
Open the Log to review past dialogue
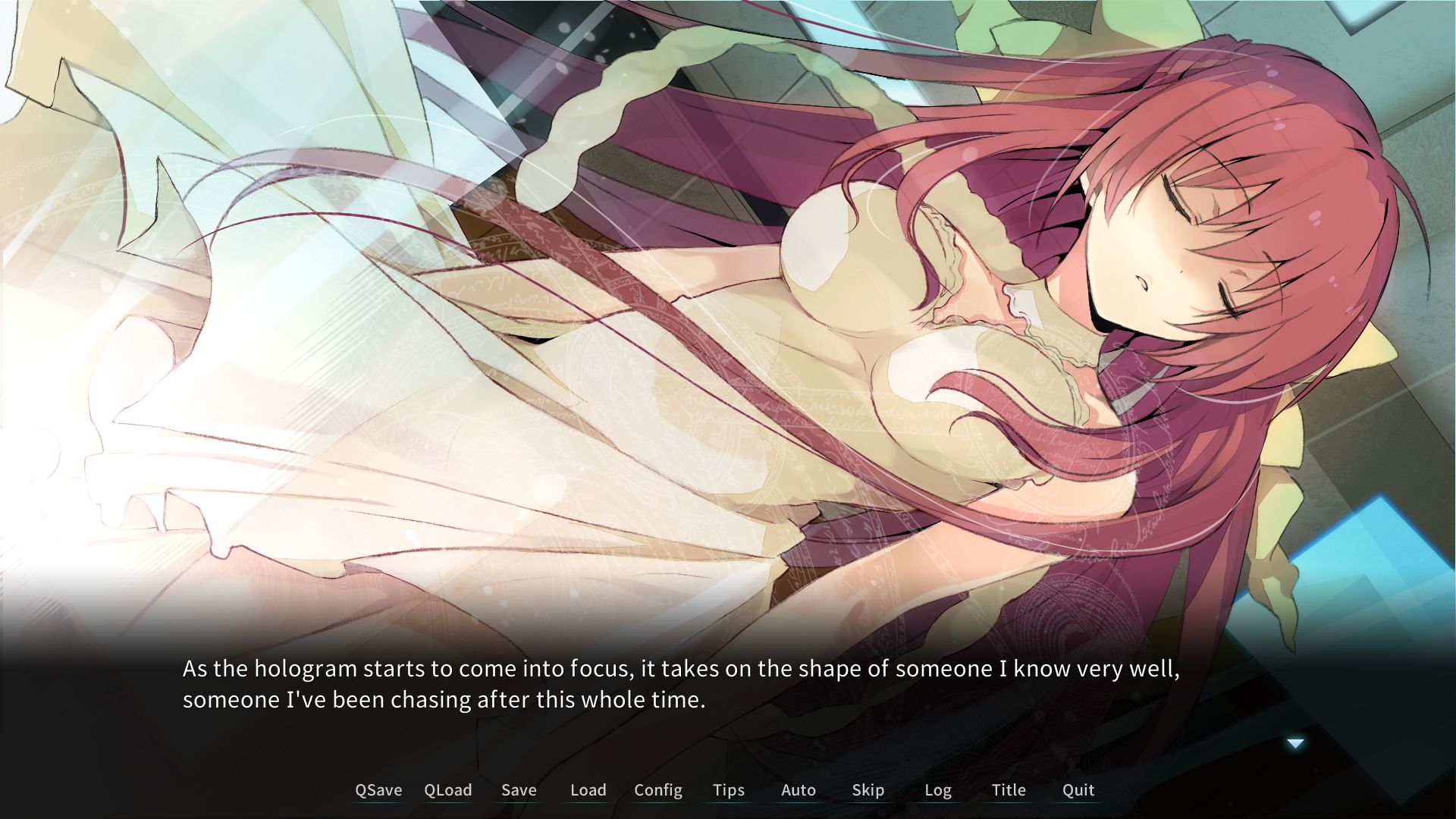pos(938,789)
